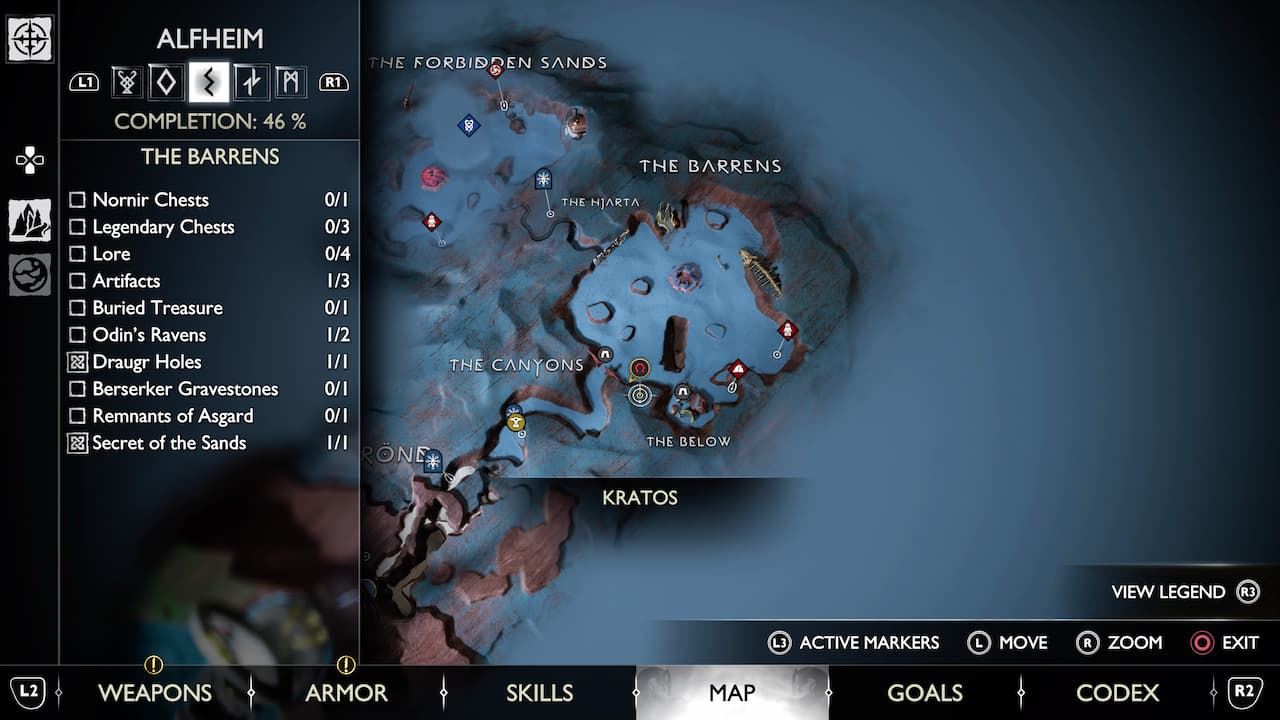Click the Remnants of Asgard row
1280x720 pixels.
click(x=172, y=416)
